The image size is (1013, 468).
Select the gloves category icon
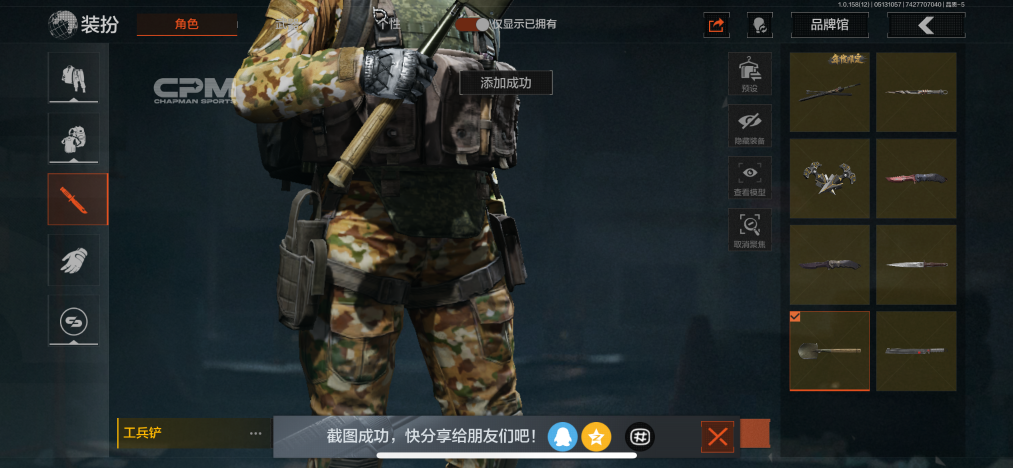73,260
